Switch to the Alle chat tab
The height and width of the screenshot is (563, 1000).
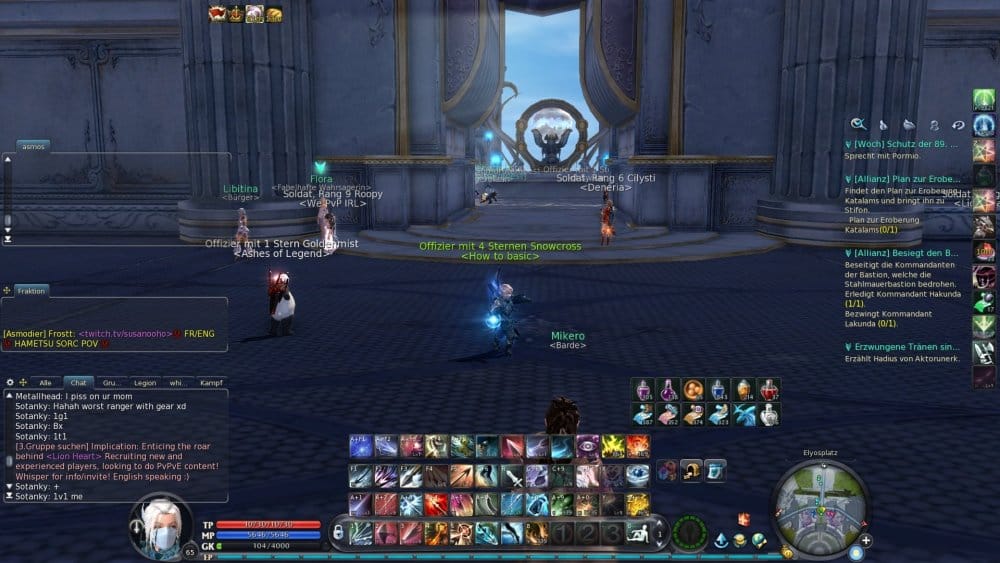44,382
